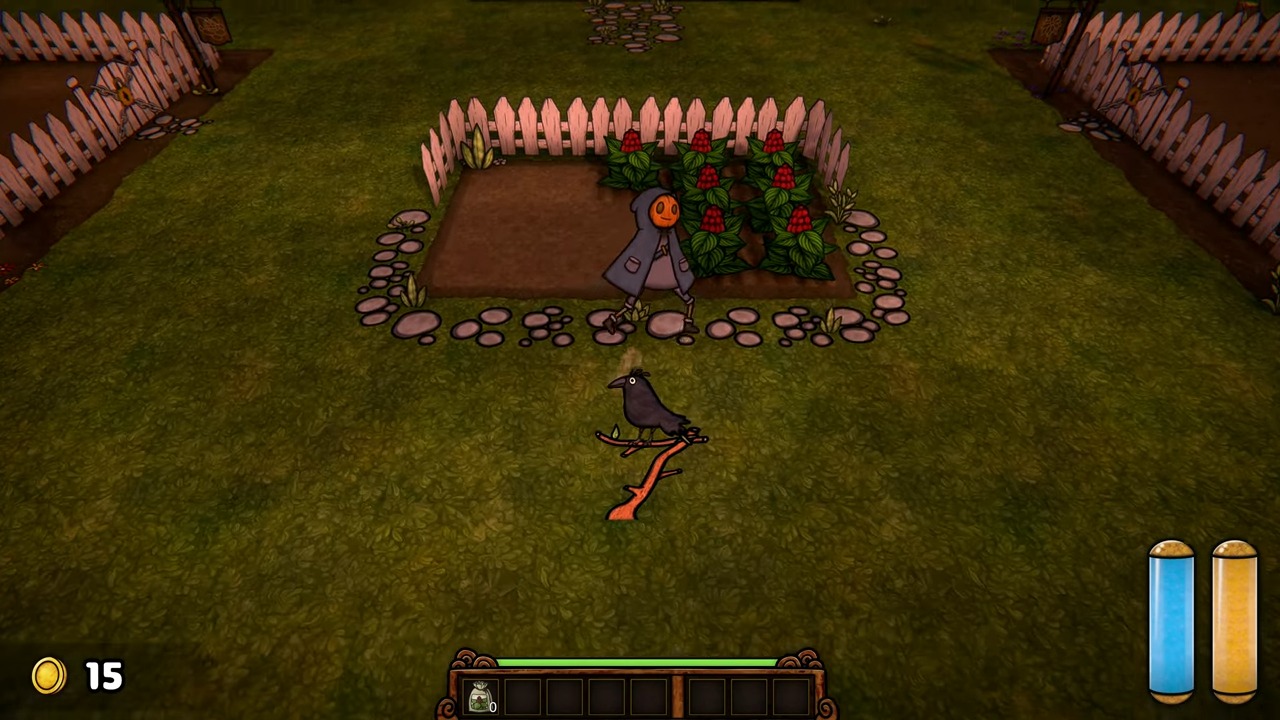Select the second empty hotbar slot

(521, 694)
